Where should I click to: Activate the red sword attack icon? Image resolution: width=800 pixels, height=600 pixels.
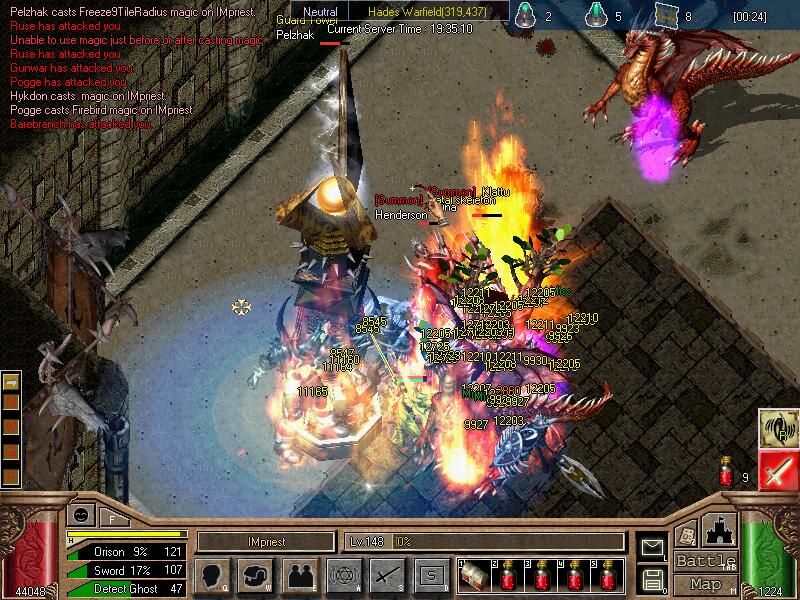[776, 469]
